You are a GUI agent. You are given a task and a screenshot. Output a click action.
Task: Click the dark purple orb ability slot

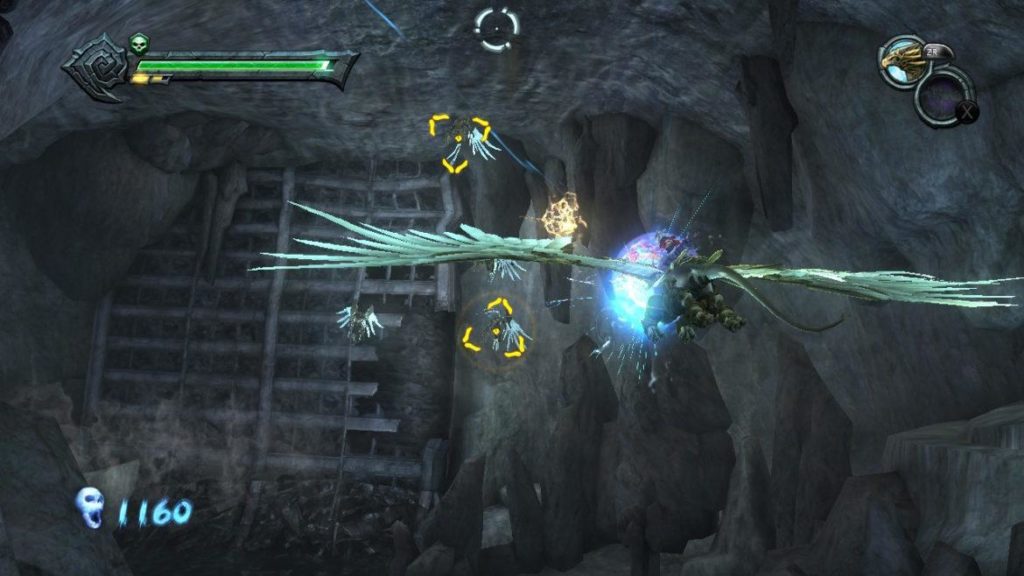pyautogui.click(x=942, y=99)
